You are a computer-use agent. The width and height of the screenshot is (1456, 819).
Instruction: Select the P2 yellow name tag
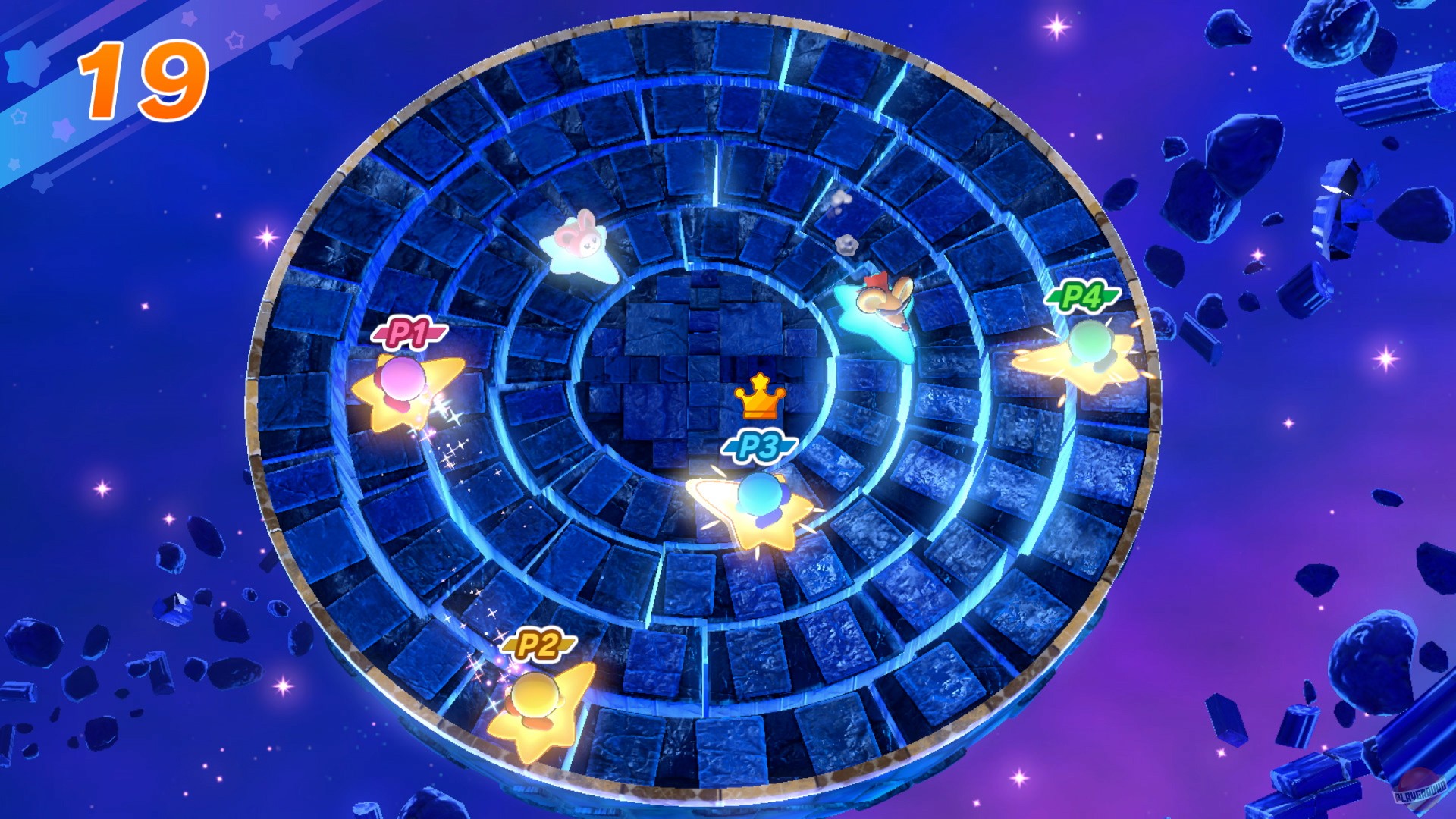(x=538, y=644)
